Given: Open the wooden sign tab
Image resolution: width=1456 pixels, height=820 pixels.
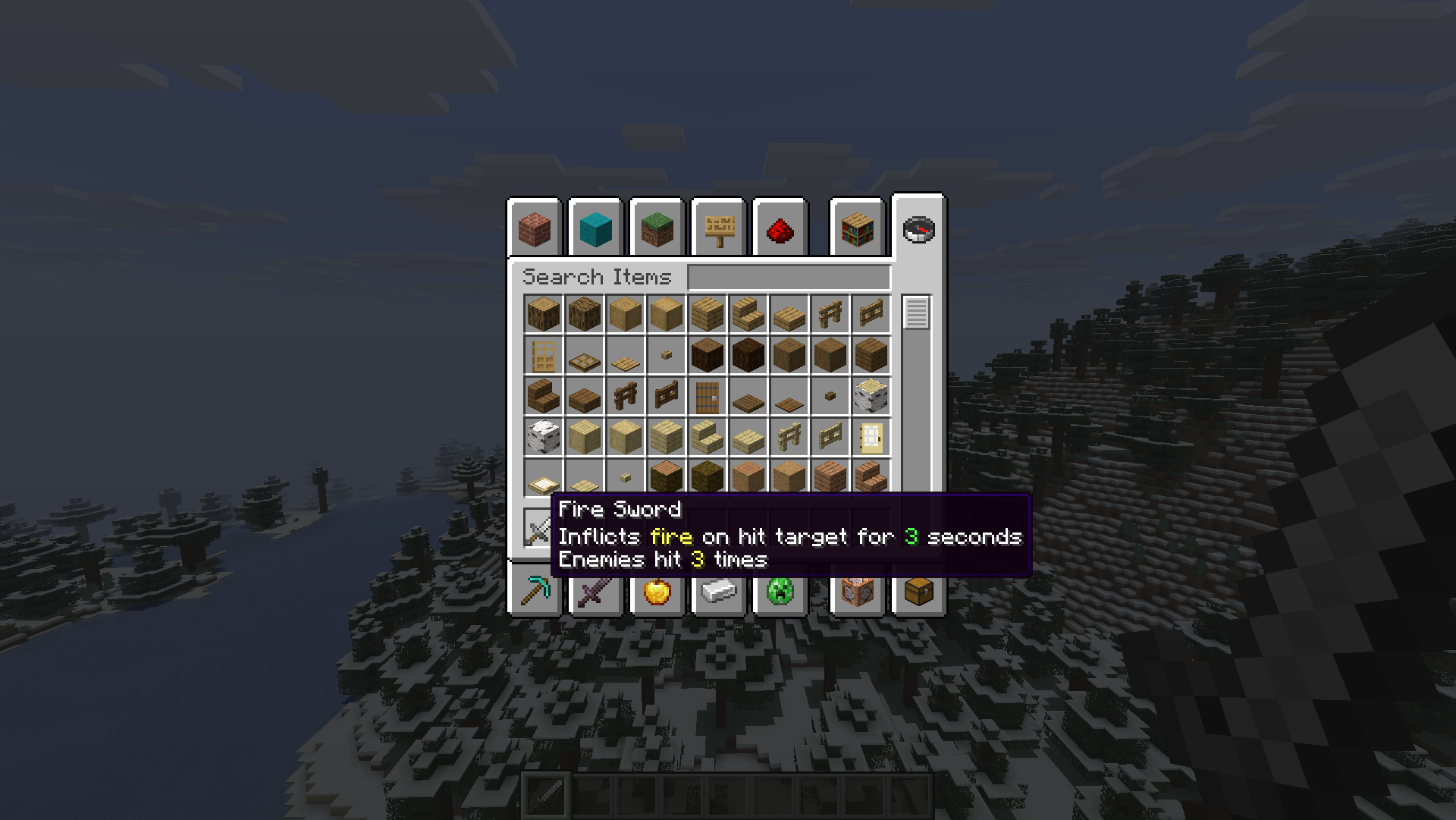Looking at the screenshot, I should (719, 229).
